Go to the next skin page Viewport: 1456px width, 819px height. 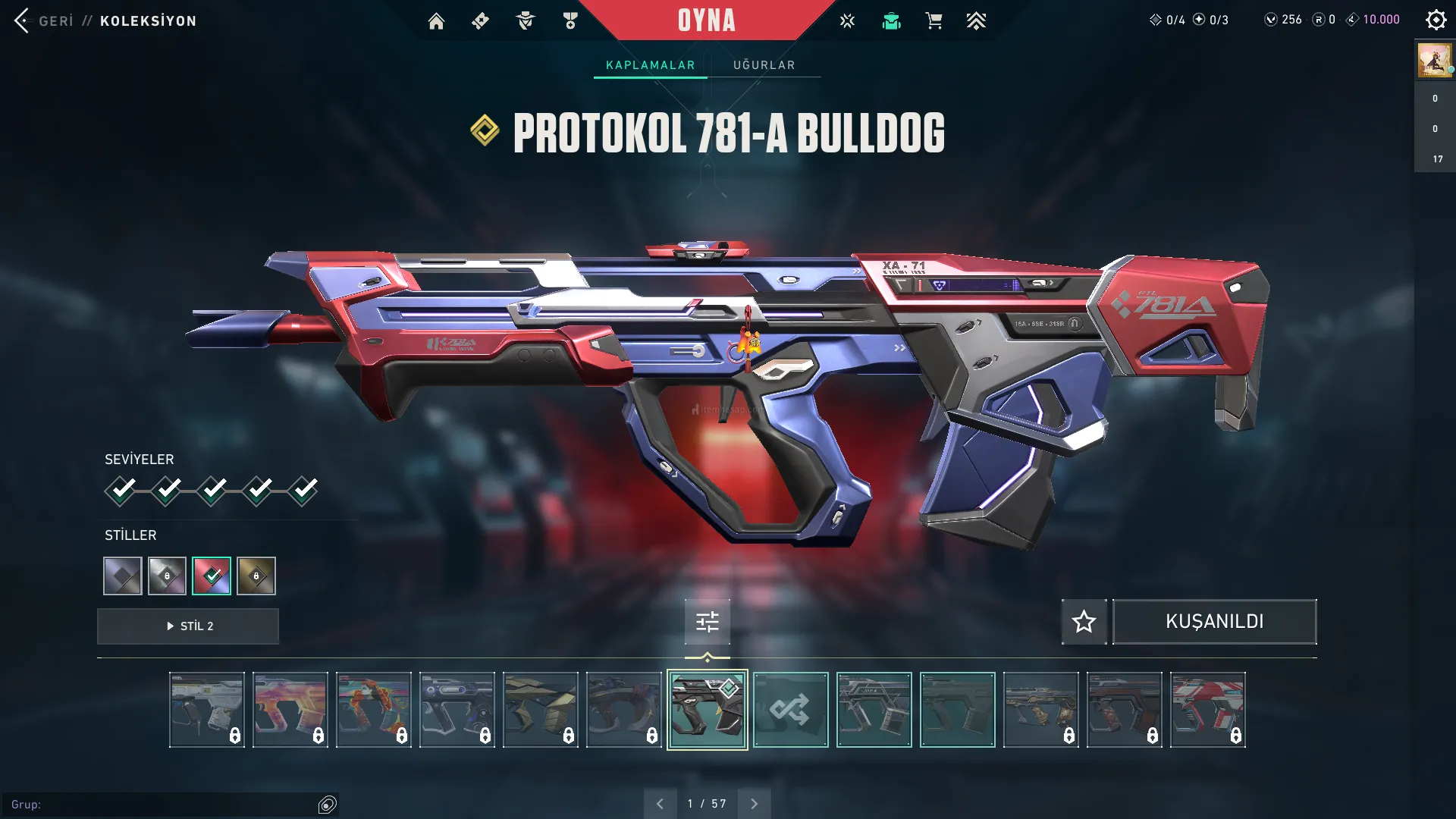(x=754, y=804)
